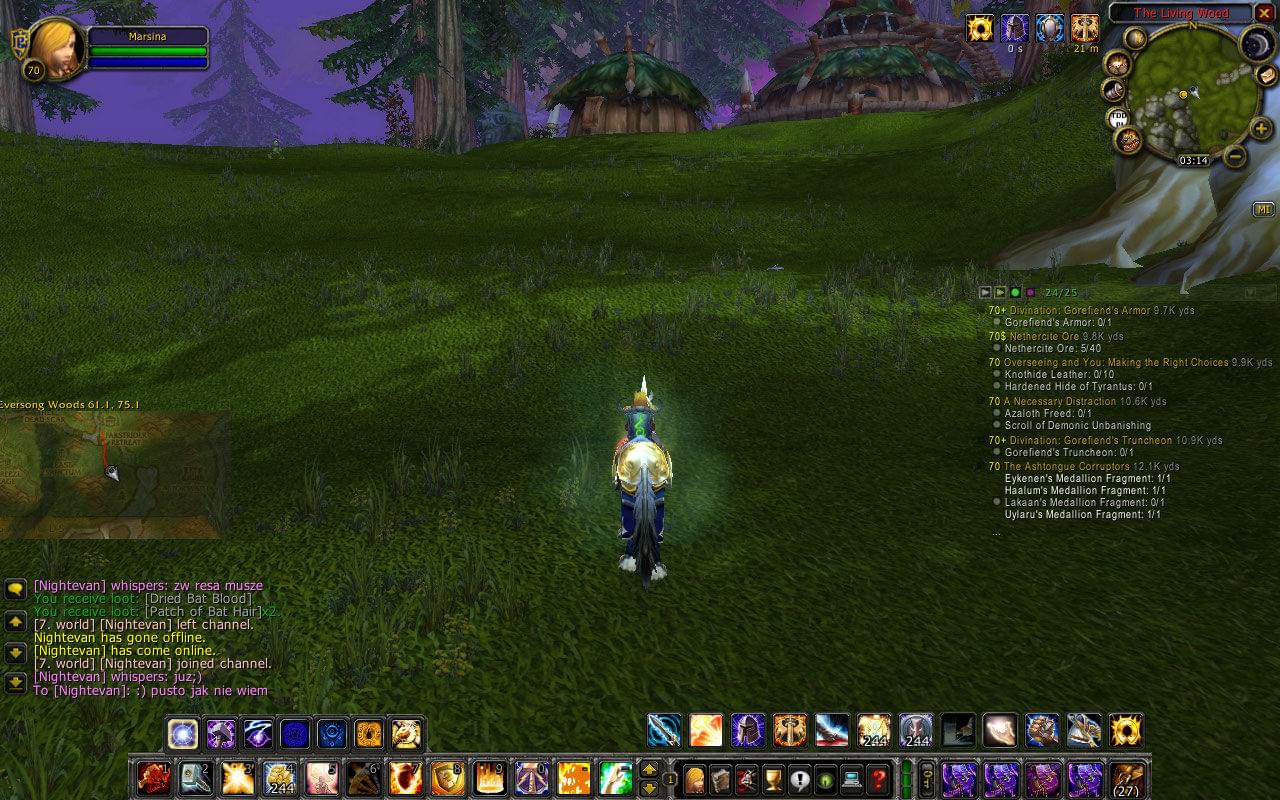Use the action bar slot numbered 1

pyautogui.click(x=154, y=778)
